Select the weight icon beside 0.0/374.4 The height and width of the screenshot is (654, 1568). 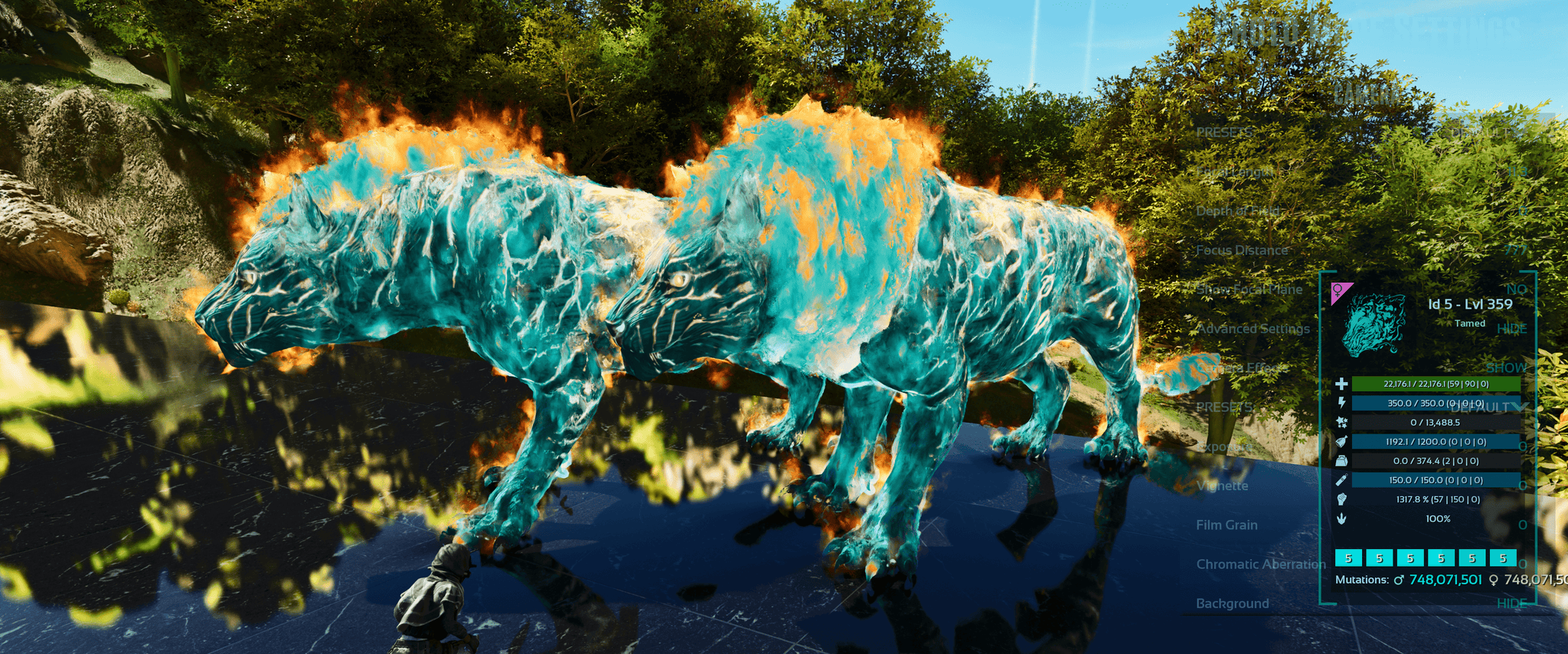coord(1342,460)
